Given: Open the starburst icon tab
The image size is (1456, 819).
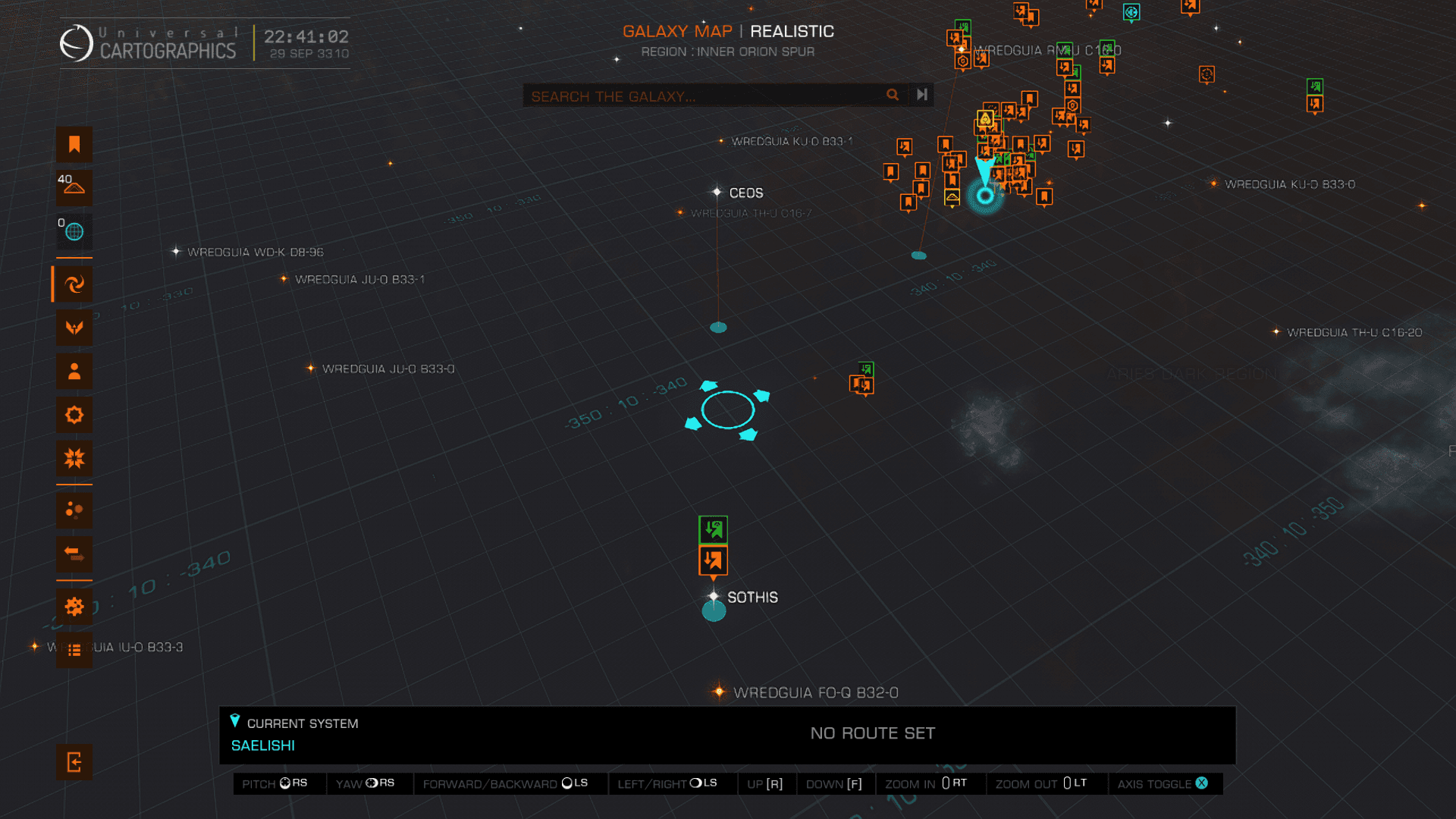Looking at the screenshot, I should pos(74,458).
